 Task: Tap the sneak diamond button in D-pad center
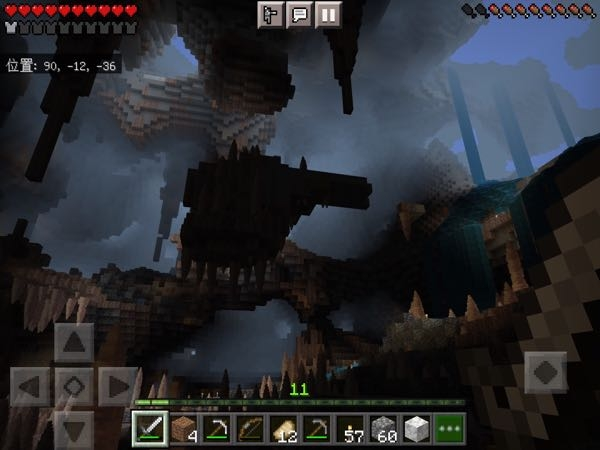tap(74, 386)
